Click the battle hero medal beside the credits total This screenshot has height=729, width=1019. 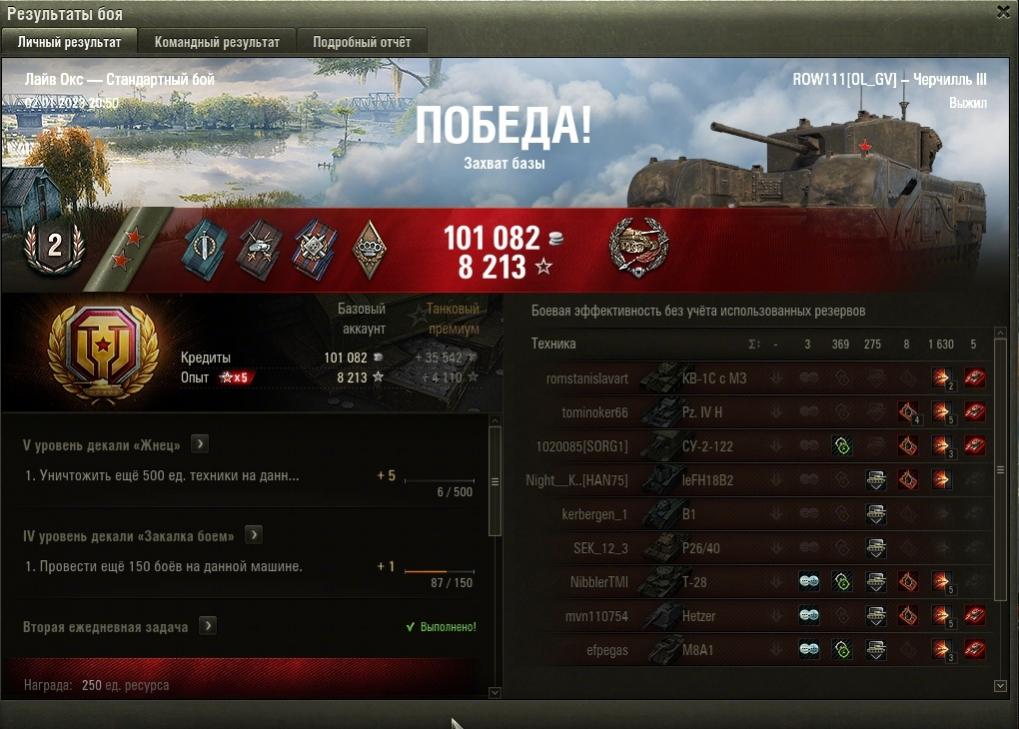coord(638,247)
